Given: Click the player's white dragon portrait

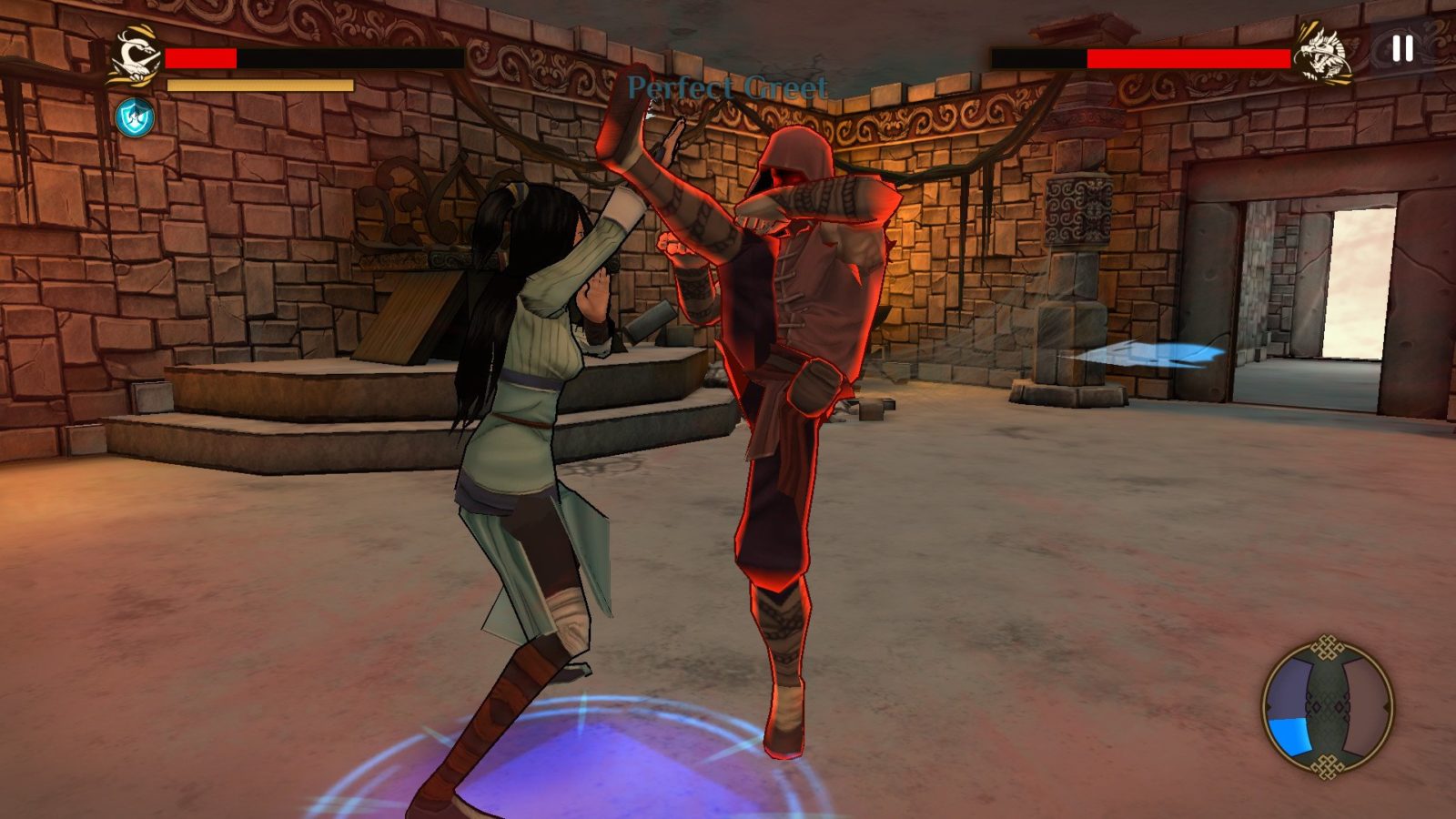Looking at the screenshot, I should [x=136, y=57].
